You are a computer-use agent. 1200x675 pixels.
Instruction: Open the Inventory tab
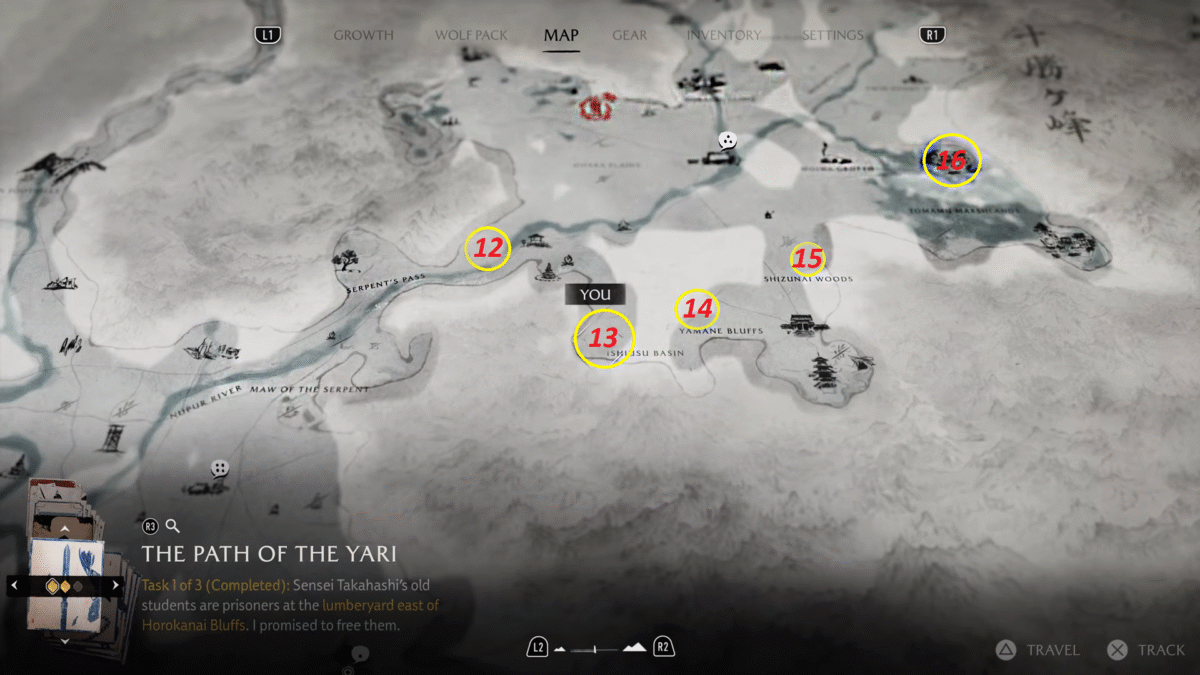pyautogui.click(x=723, y=35)
